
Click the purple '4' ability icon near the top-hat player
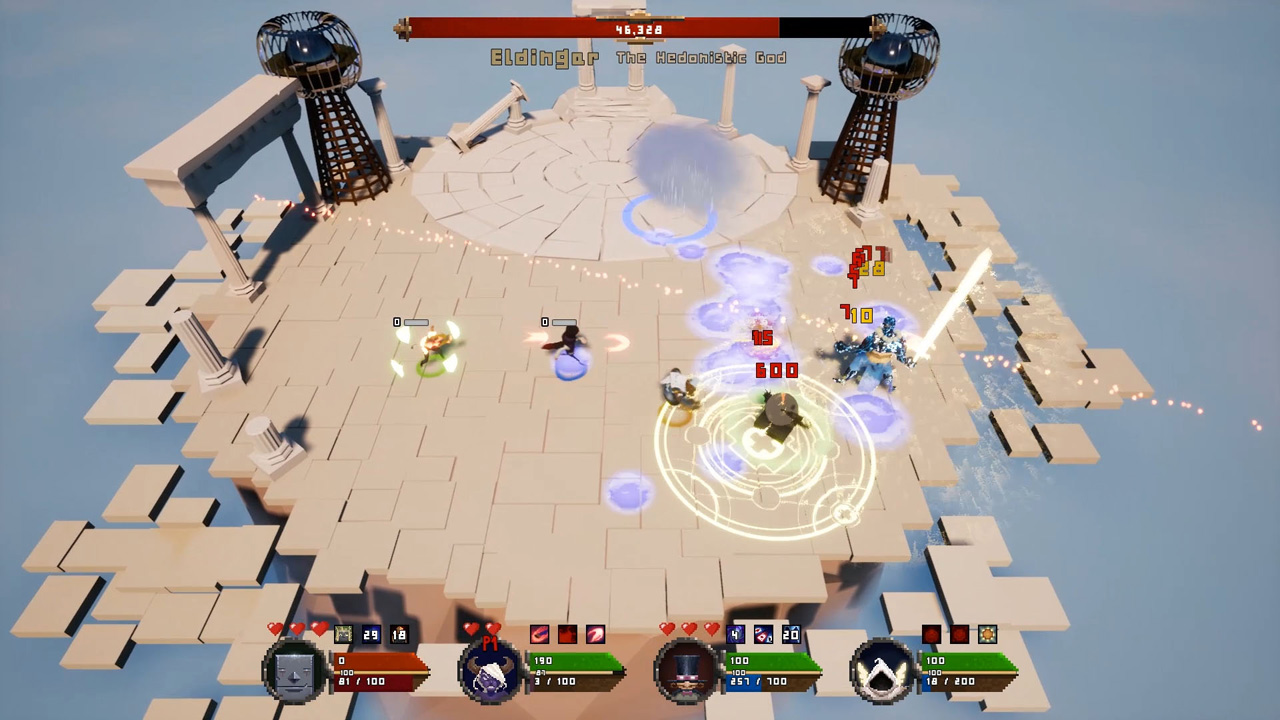coord(733,633)
